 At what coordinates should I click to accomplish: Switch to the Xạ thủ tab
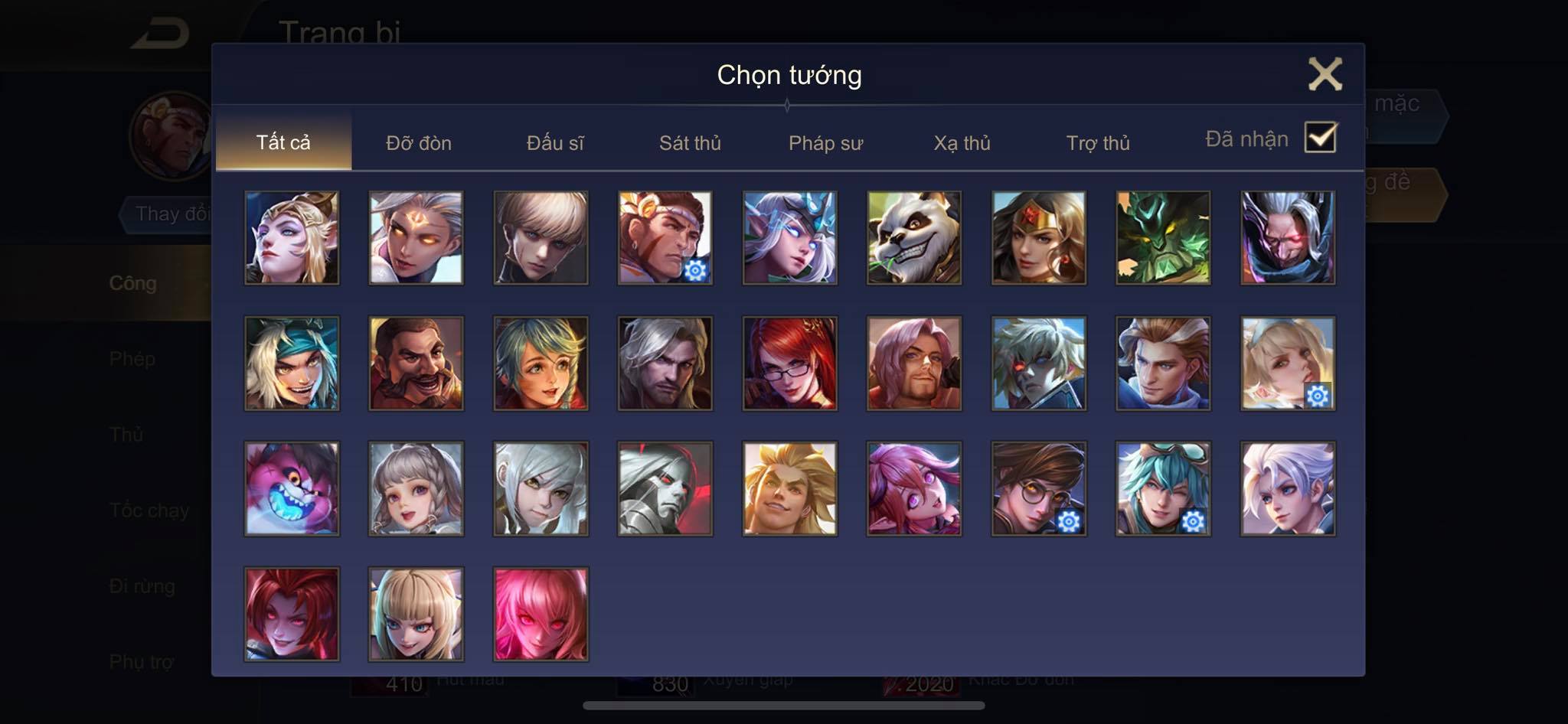click(x=962, y=142)
